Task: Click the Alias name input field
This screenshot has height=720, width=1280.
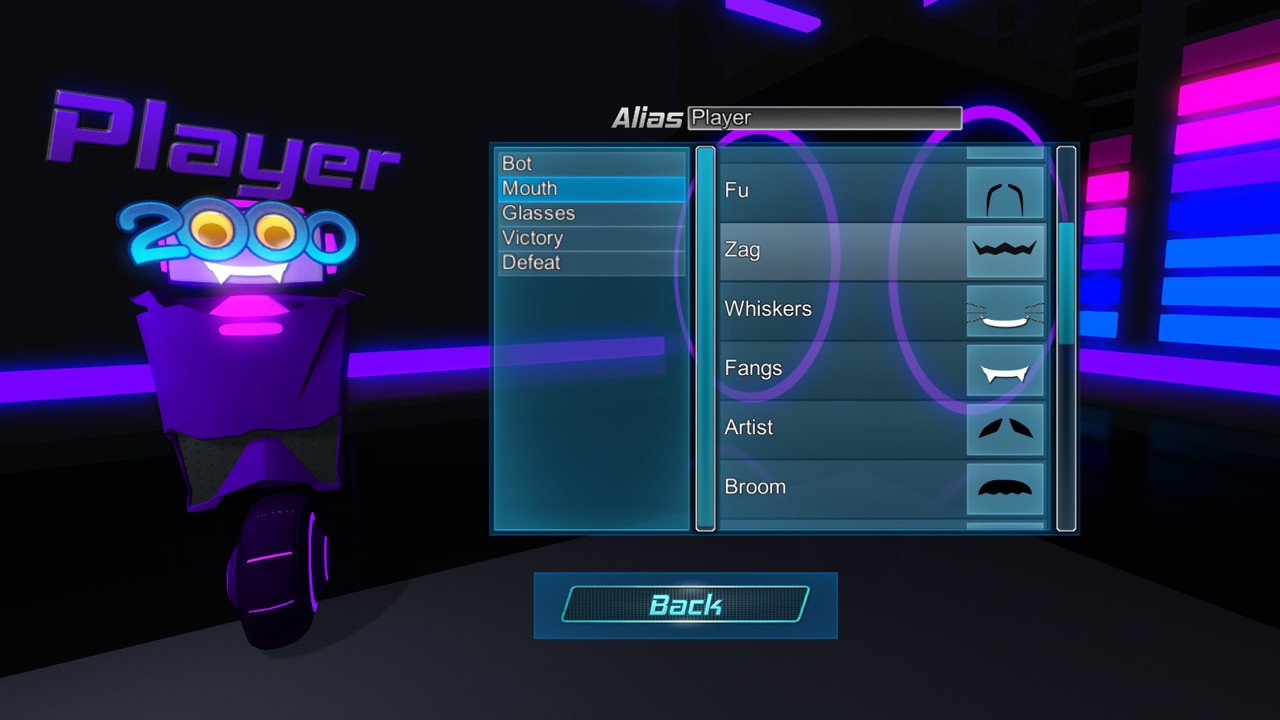Action: pos(823,117)
